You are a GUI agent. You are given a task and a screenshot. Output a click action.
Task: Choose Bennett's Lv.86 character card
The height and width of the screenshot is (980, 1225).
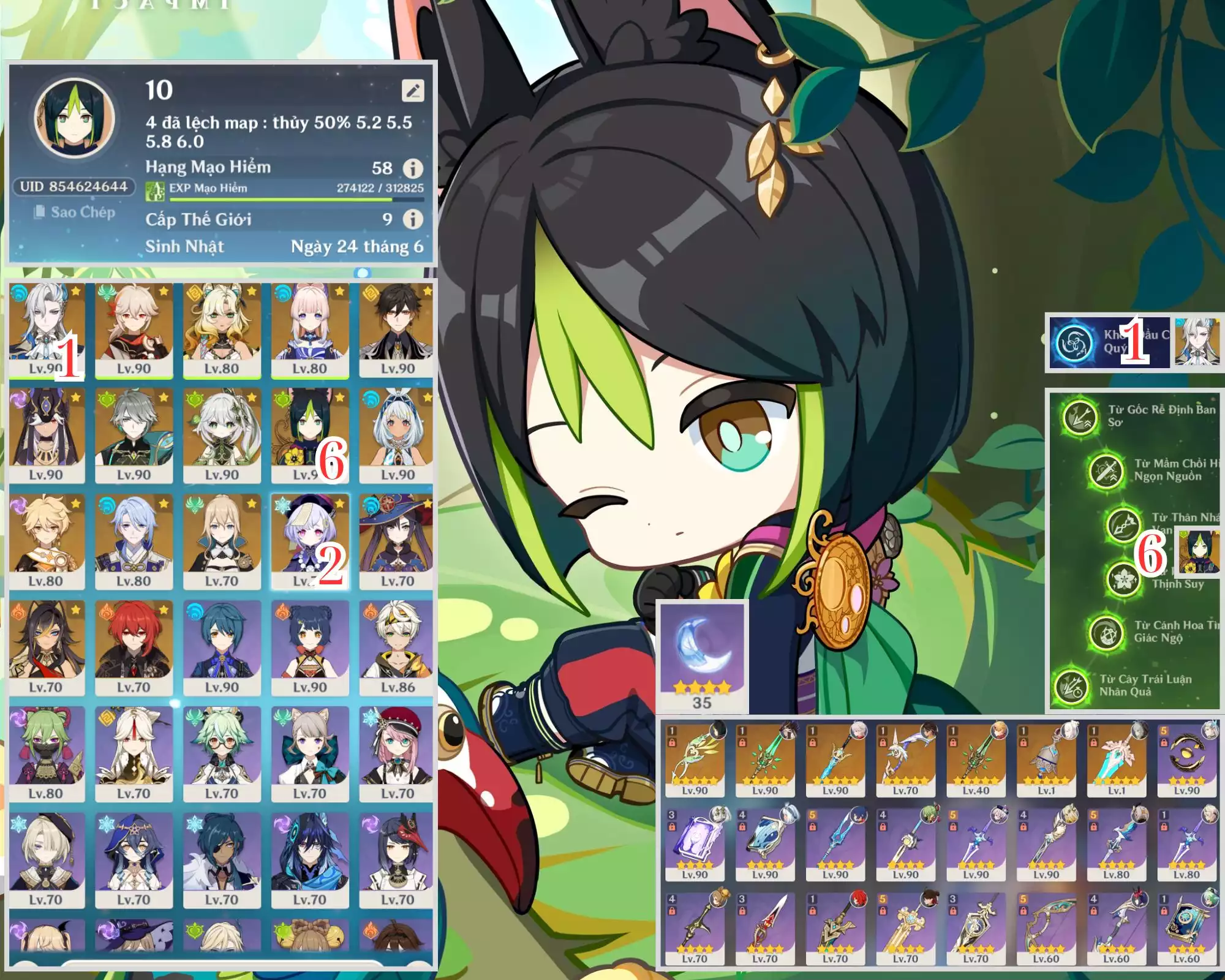[x=397, y=648]
